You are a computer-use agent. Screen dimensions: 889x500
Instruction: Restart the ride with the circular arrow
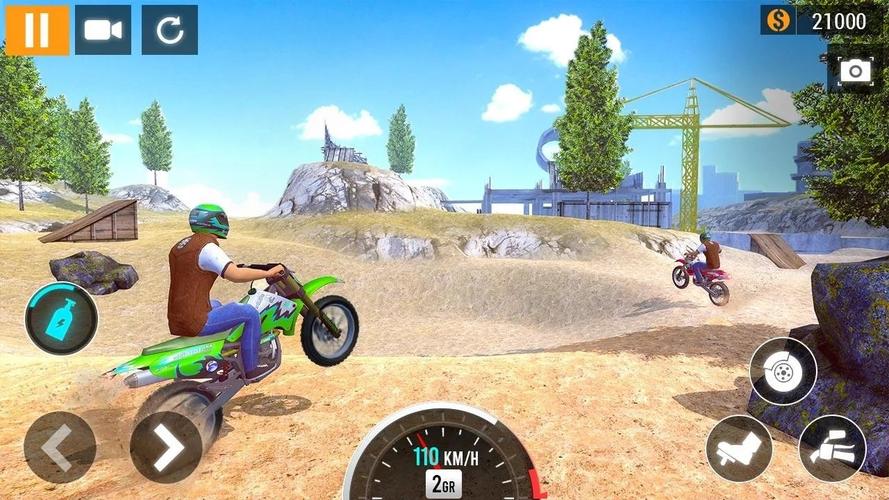[170, 30]
